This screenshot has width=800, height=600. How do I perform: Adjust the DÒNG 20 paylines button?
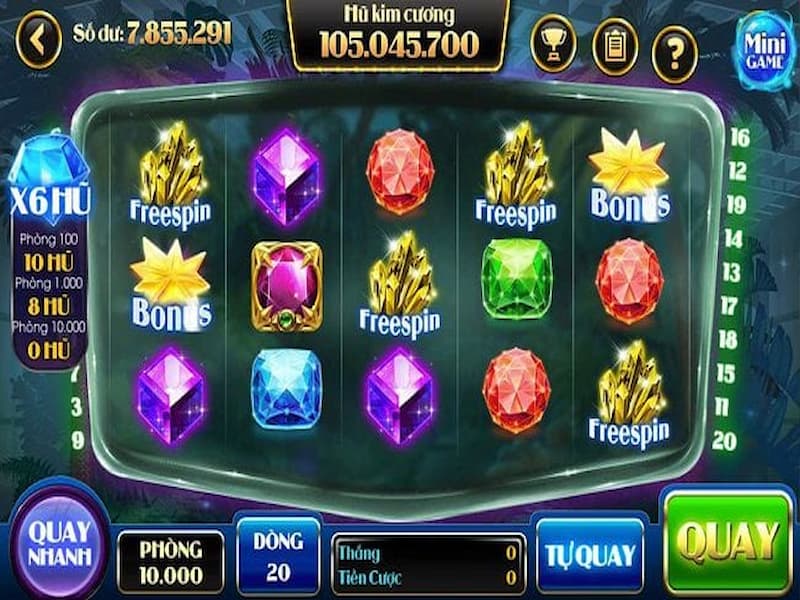[278, 555]
